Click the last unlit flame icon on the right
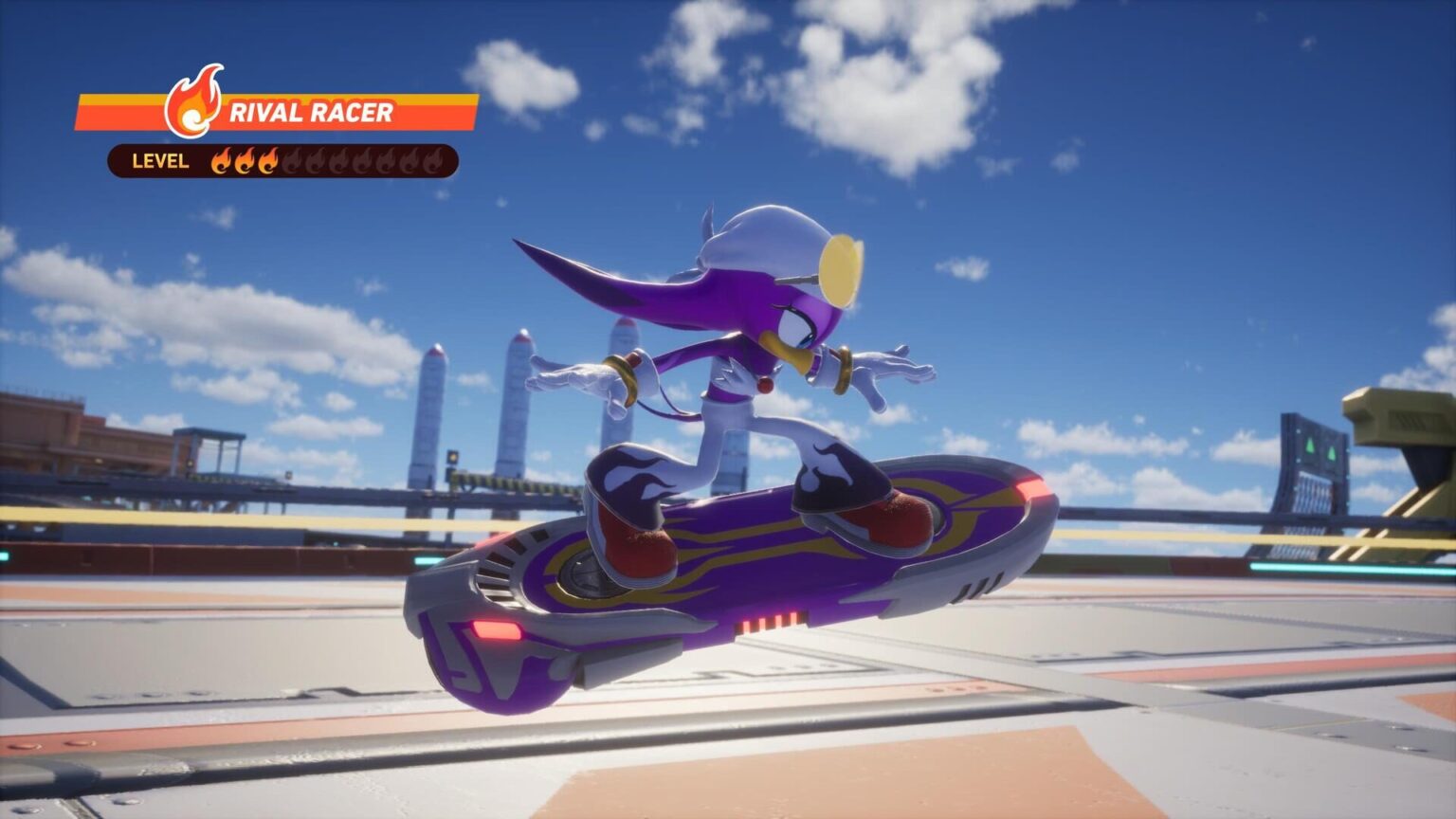Screen dimensions: 1456x819 pos(433,161)
